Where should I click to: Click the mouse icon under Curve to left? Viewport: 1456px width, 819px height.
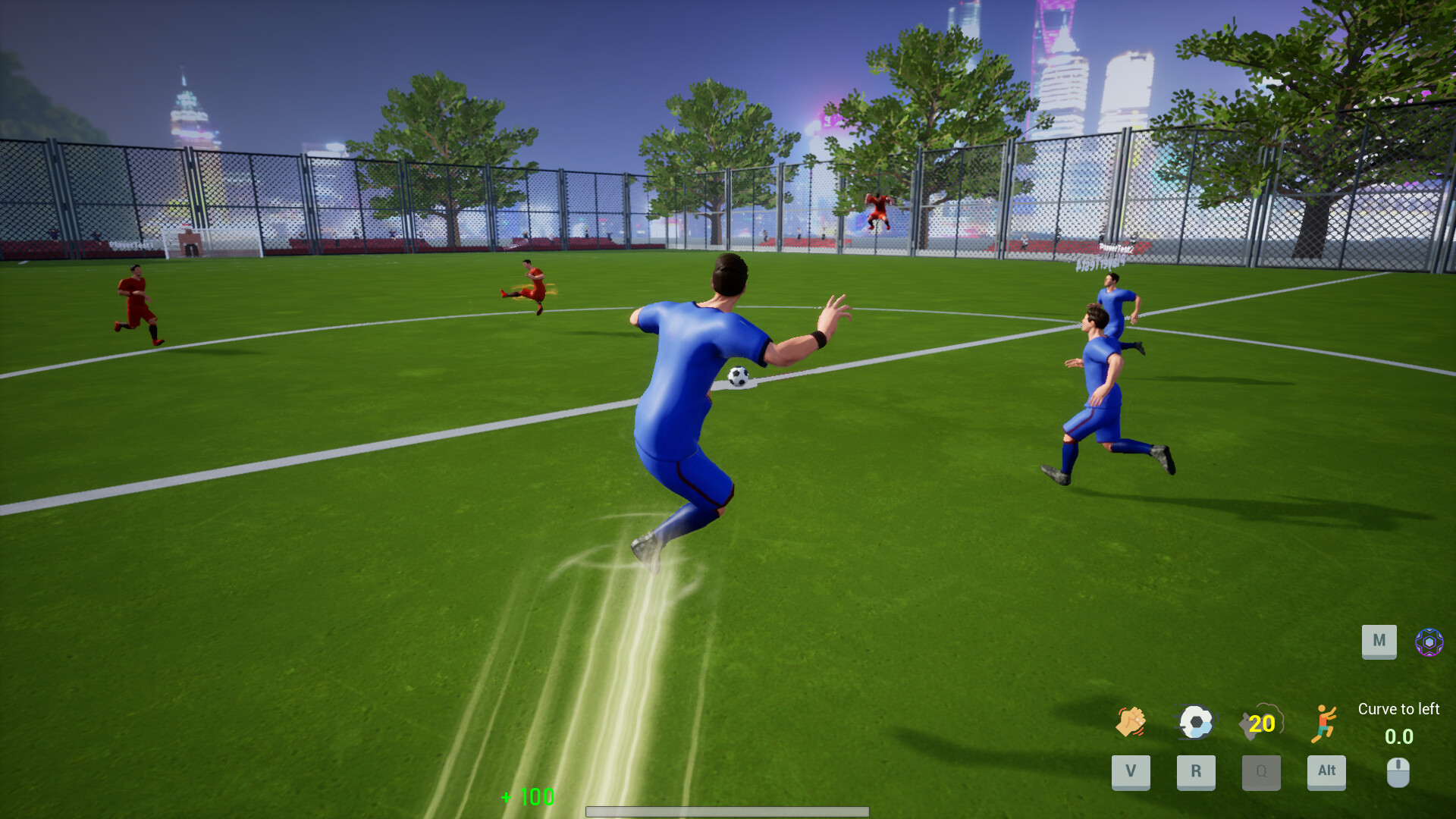[1398, 772]
